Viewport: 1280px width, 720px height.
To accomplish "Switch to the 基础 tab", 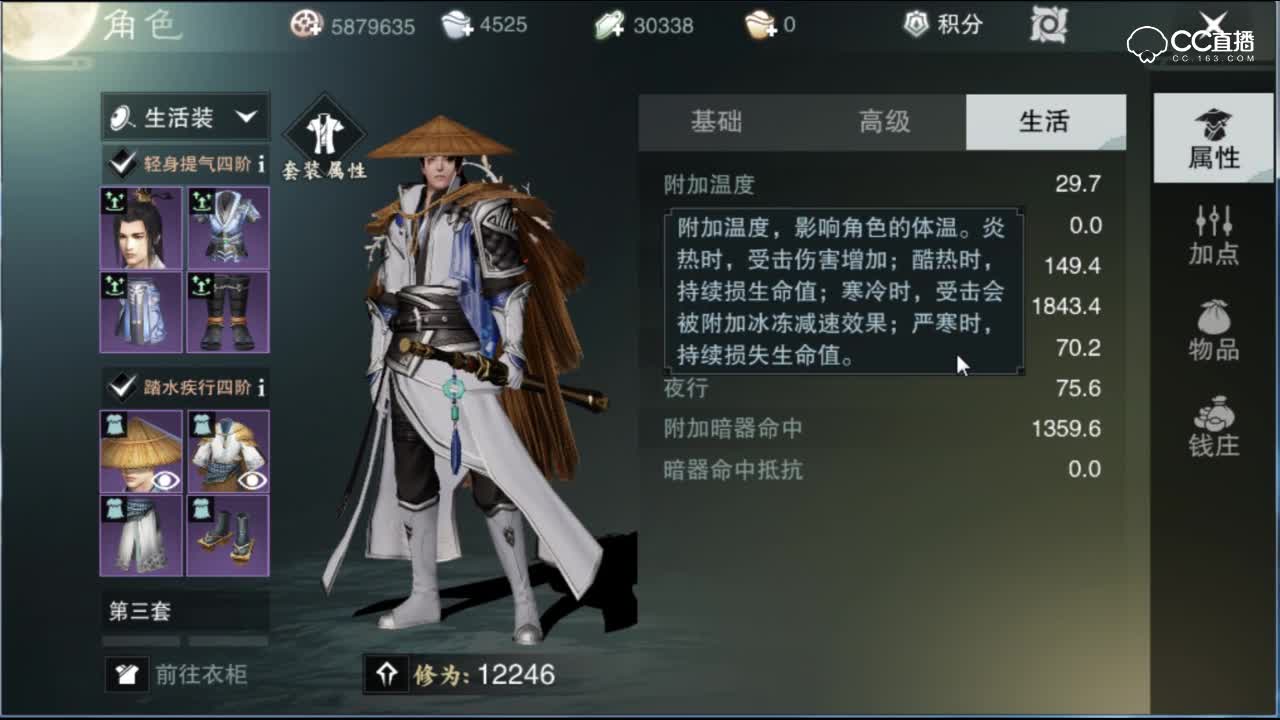I will click(714, 121).
